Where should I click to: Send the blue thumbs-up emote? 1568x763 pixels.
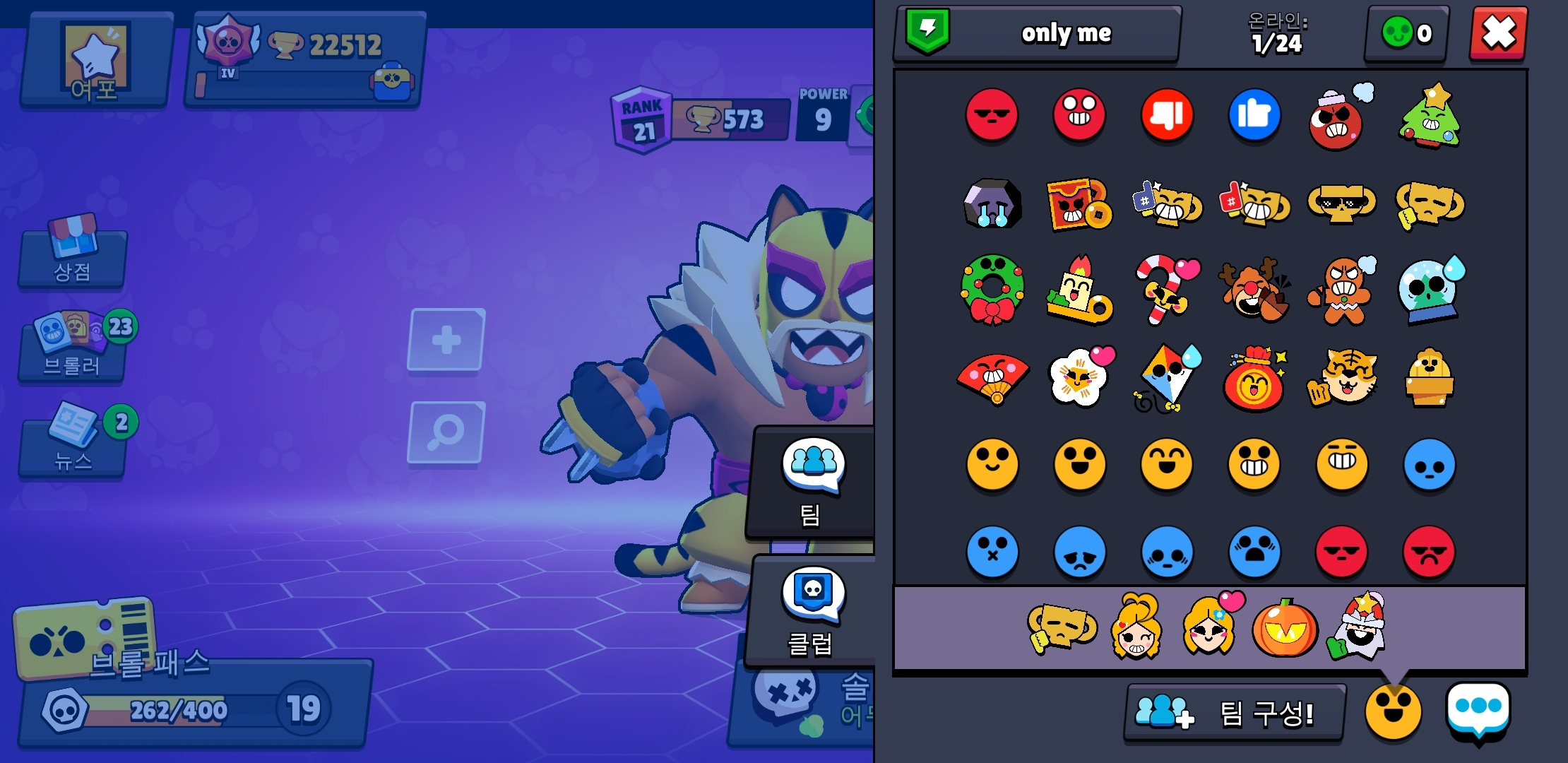1254,115
